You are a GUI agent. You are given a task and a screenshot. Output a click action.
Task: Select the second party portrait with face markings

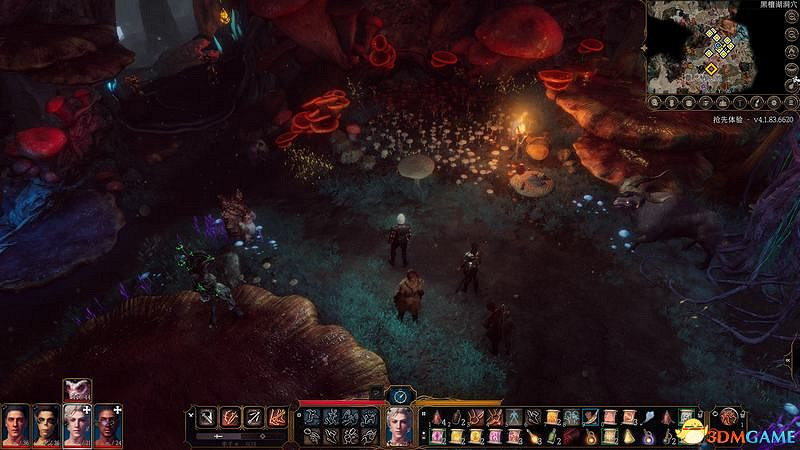tap(47, 424)
